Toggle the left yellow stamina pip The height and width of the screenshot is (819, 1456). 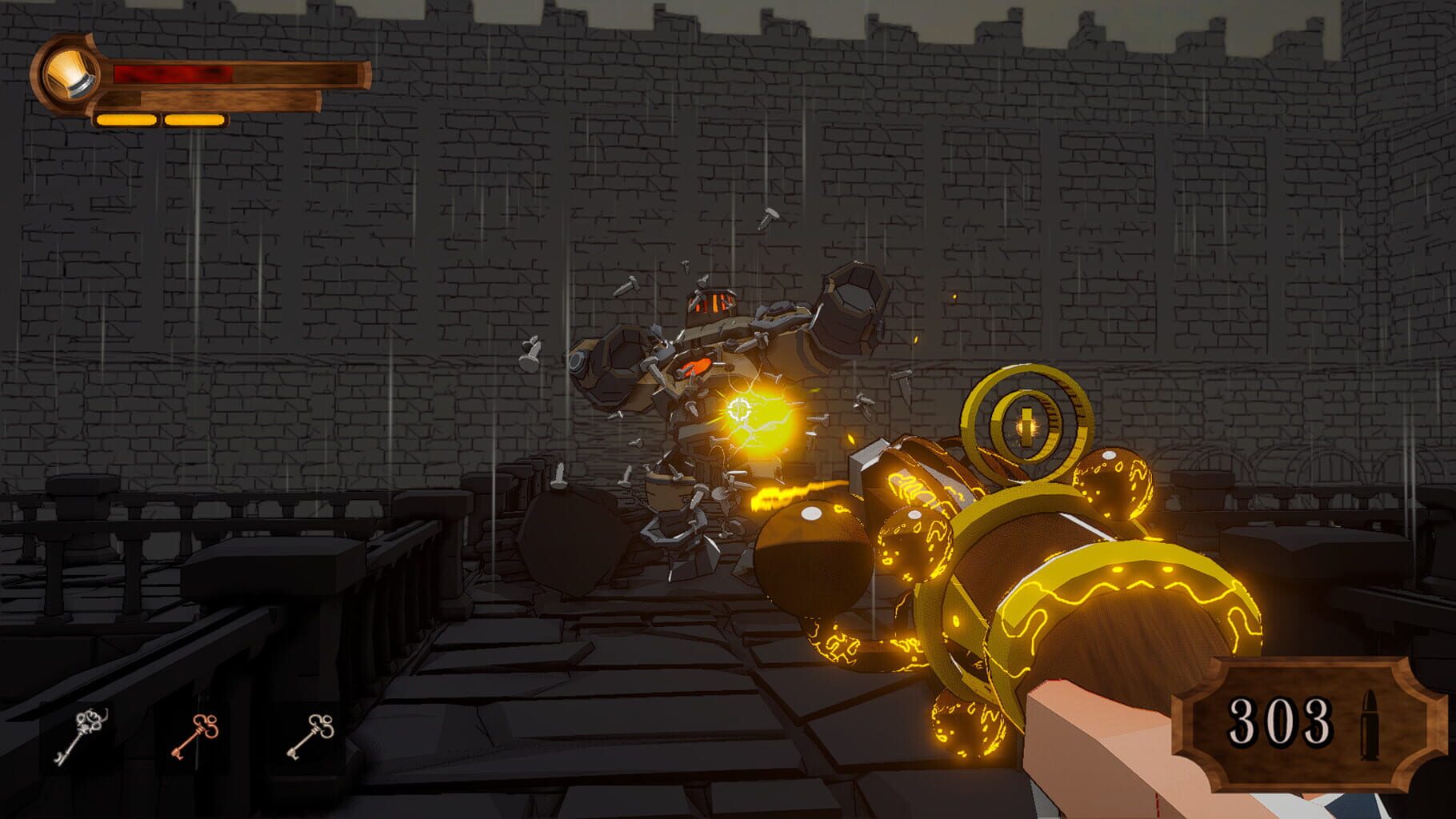click(x=124, y=120)
